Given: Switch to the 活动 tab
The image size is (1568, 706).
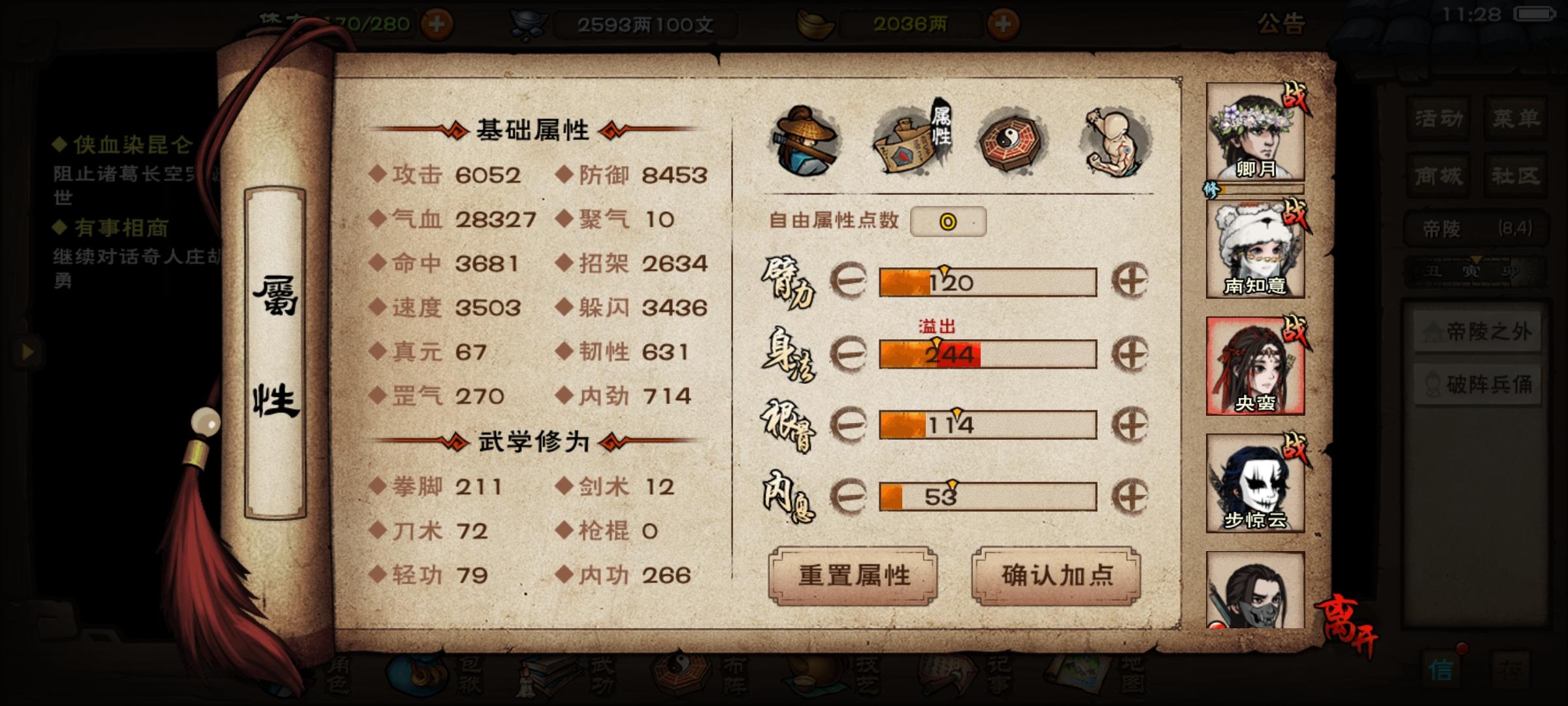Looking at the screenshot, I should (1437, 118).
